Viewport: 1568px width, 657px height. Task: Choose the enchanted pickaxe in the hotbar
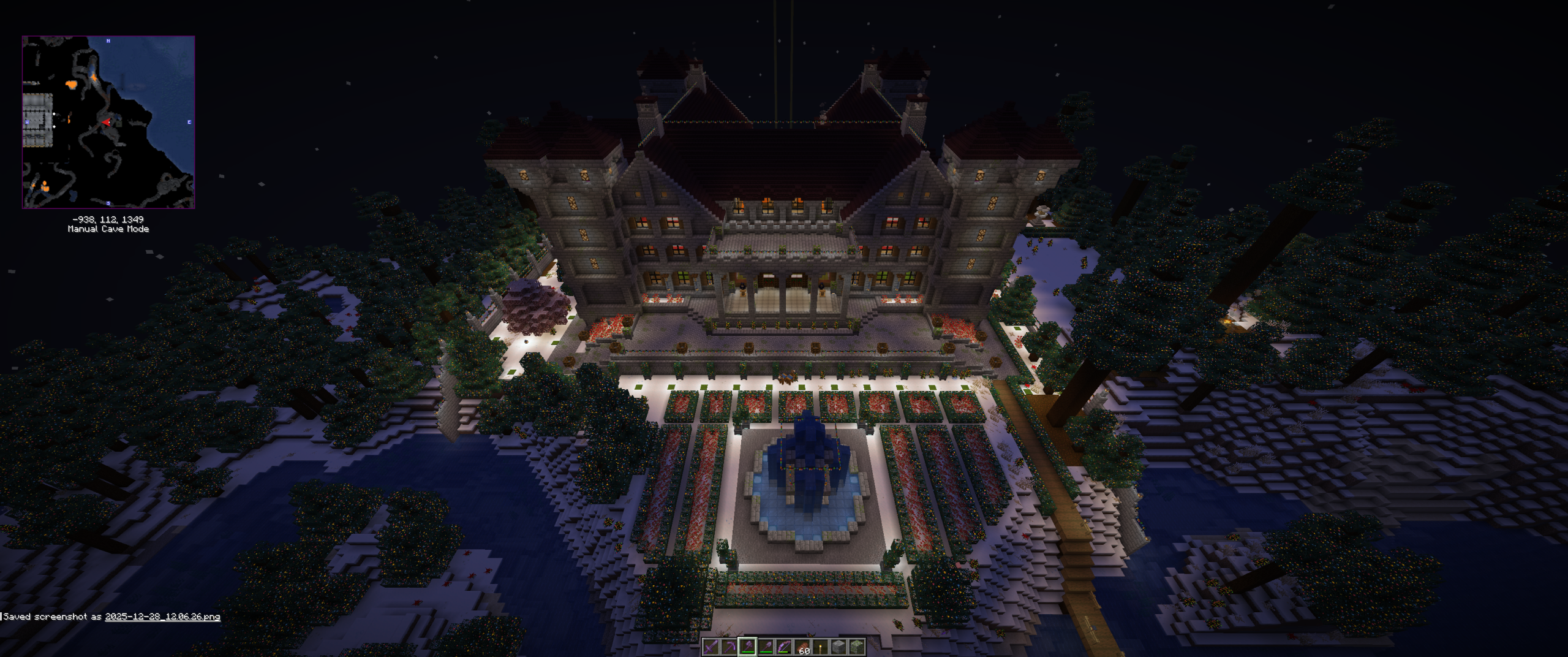(729, 647)
